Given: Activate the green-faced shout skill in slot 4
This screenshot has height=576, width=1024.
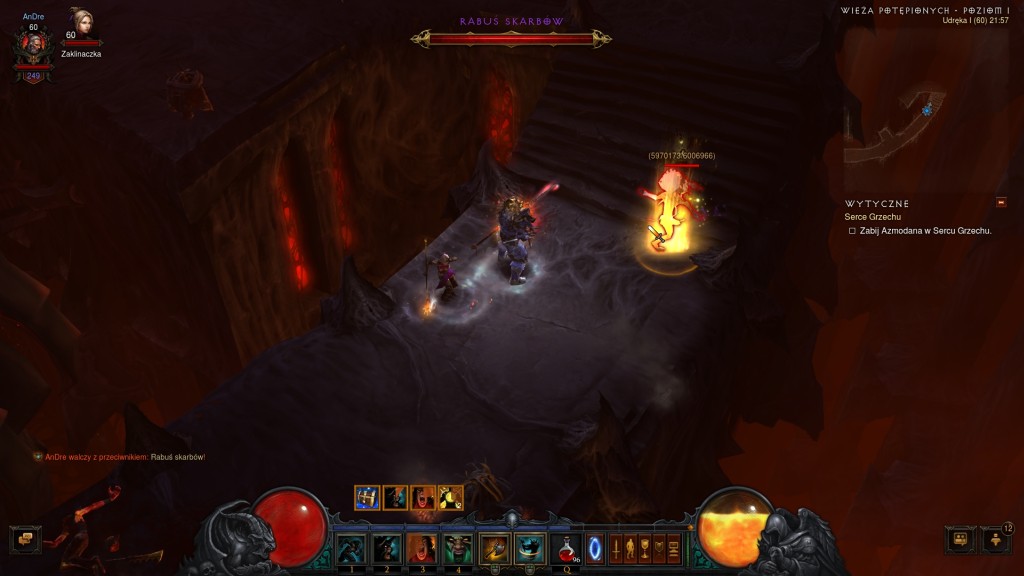Looking at the screenshot, I should pyautogui.click(x=458, y=548).
